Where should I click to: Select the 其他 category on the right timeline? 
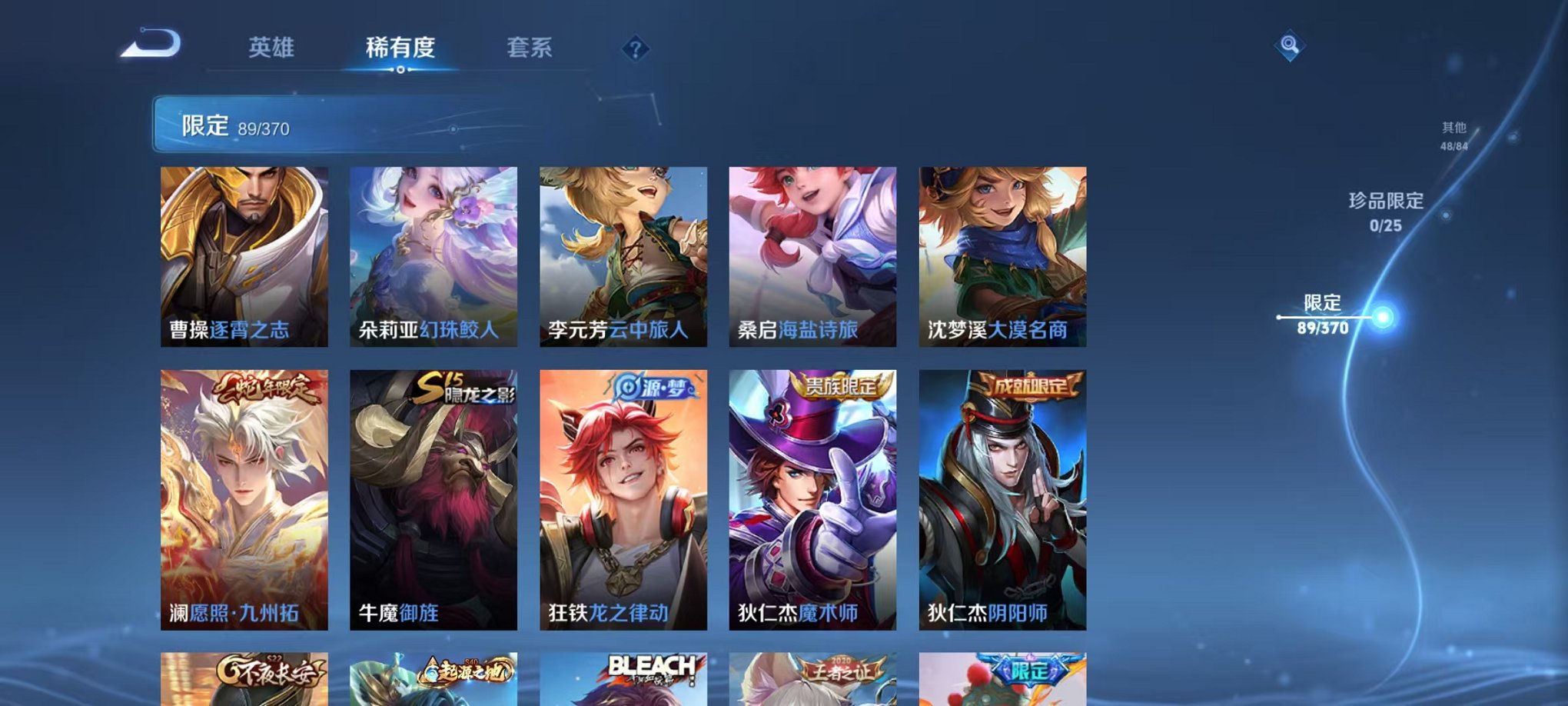pyautogui.click(x=1454, y=137)
